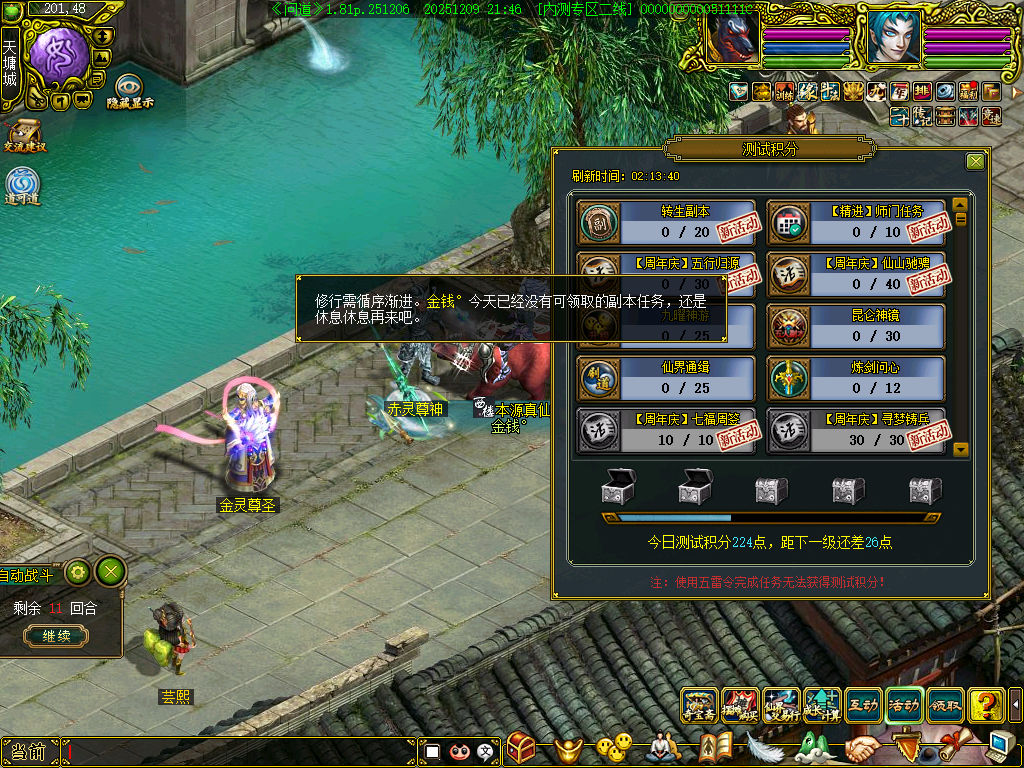Open the 【周年庆】仙山驰骋 entry

coord(856,274)
